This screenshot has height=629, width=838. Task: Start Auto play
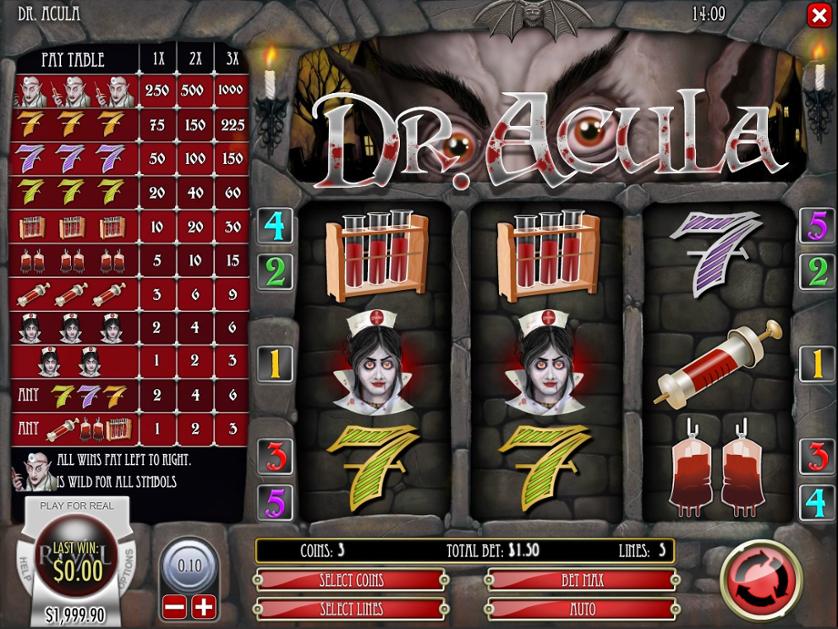[581, 608]
